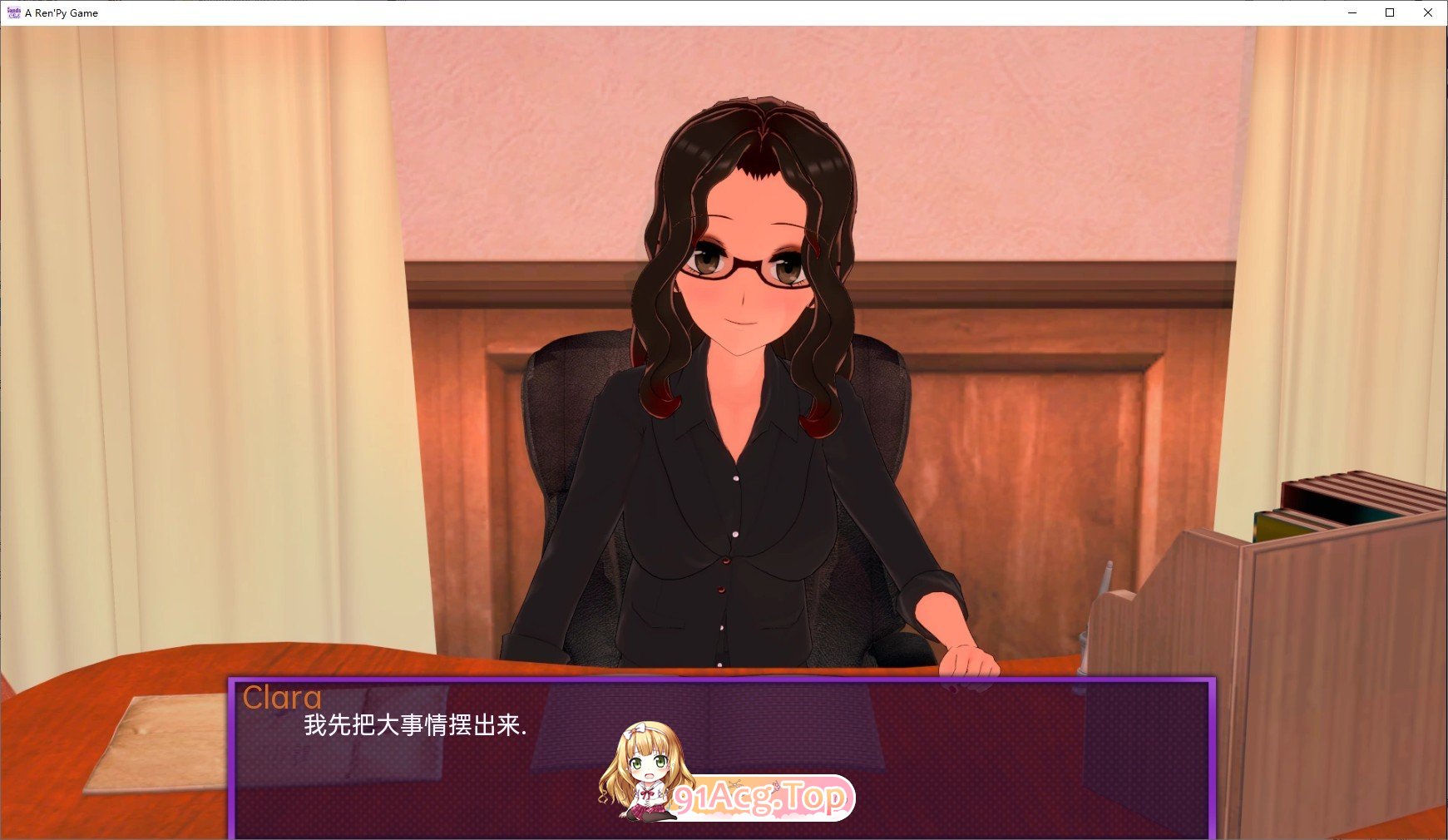The height and width of the screenshot is (840, 1448).
Task: Click the maximize icon on the title bar
Action: (1390, 12)
